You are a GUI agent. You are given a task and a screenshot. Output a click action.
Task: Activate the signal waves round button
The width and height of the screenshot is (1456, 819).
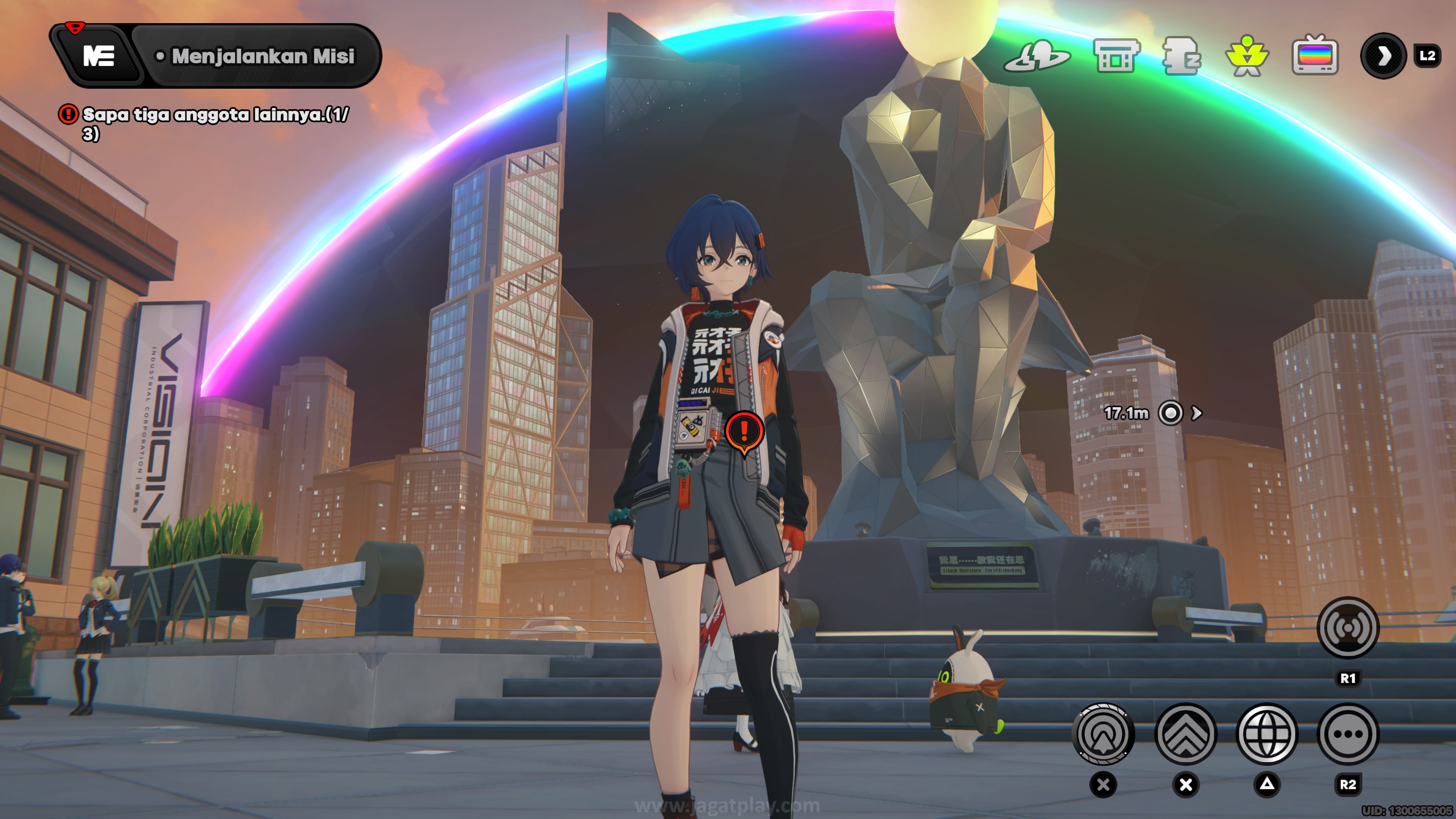[1348, 628]
